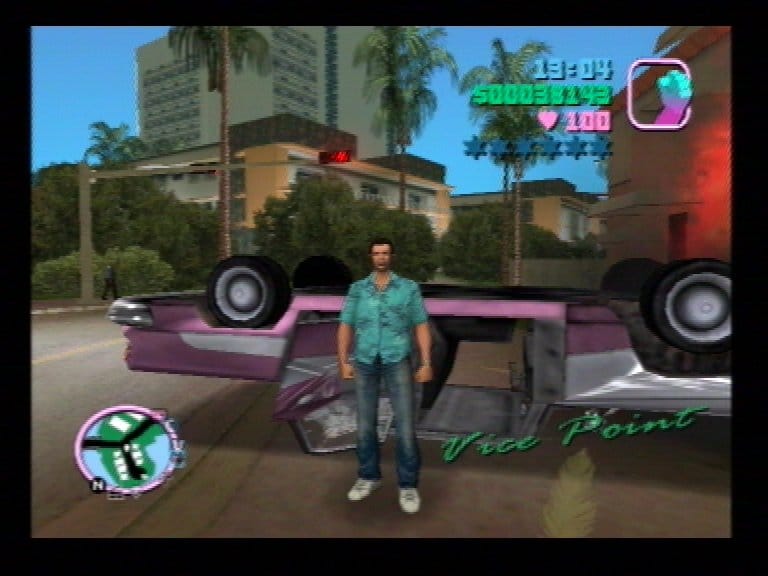The image size is (768, 576).
Task: Select the fist weapon icon
Action: (658, 94)
